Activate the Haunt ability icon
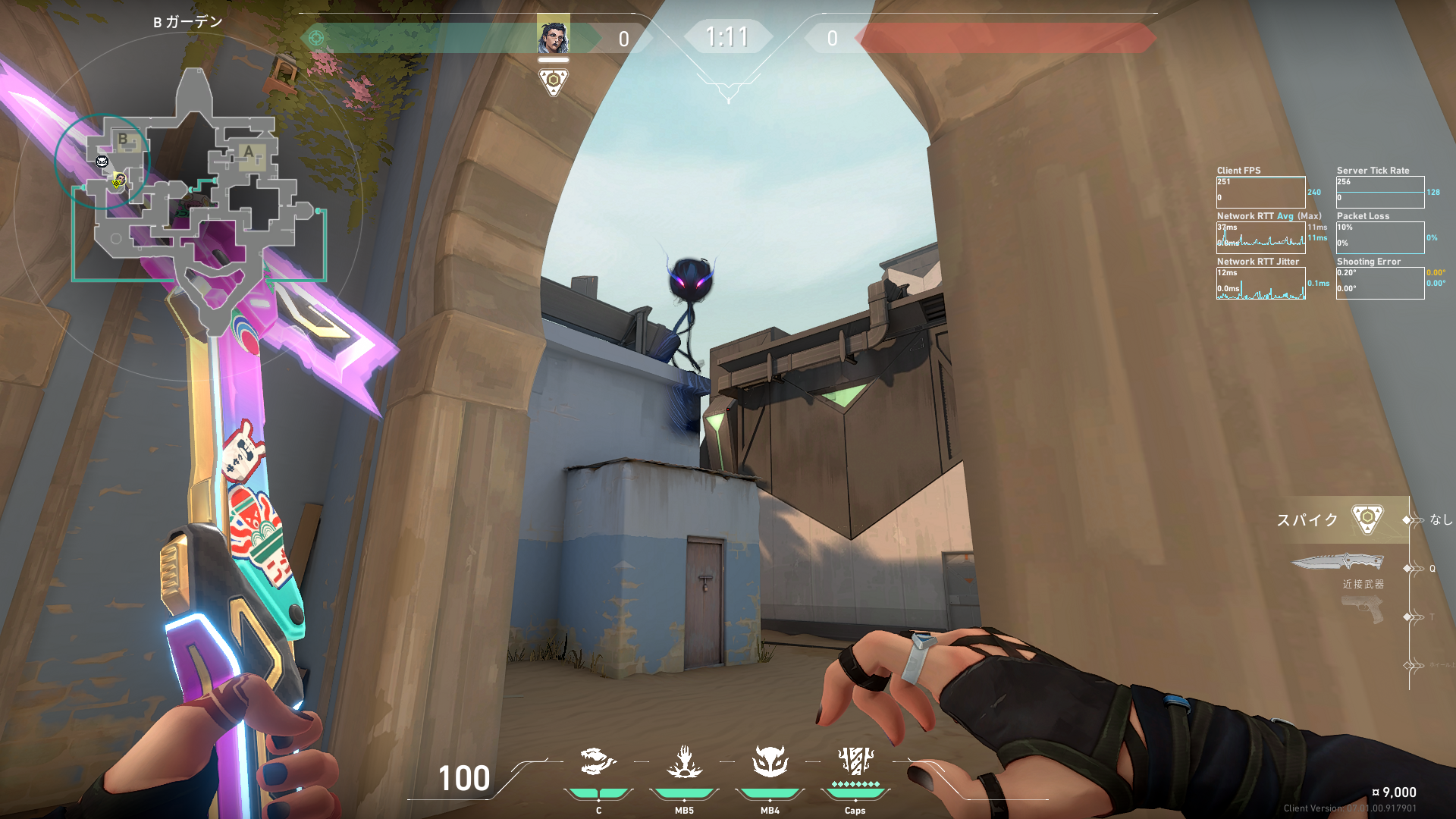Image resolution: width=1456 pixels, height=819 pixels. pos(770,762)
